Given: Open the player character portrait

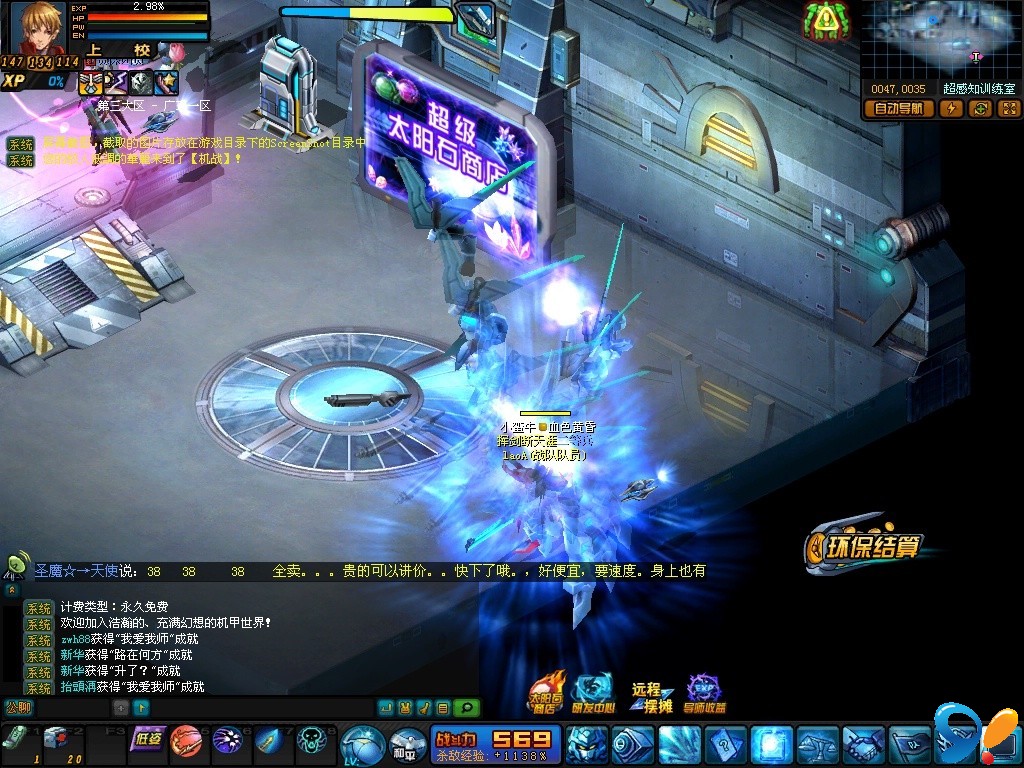Looking at the screenshot, I should (x=38, y=27).
